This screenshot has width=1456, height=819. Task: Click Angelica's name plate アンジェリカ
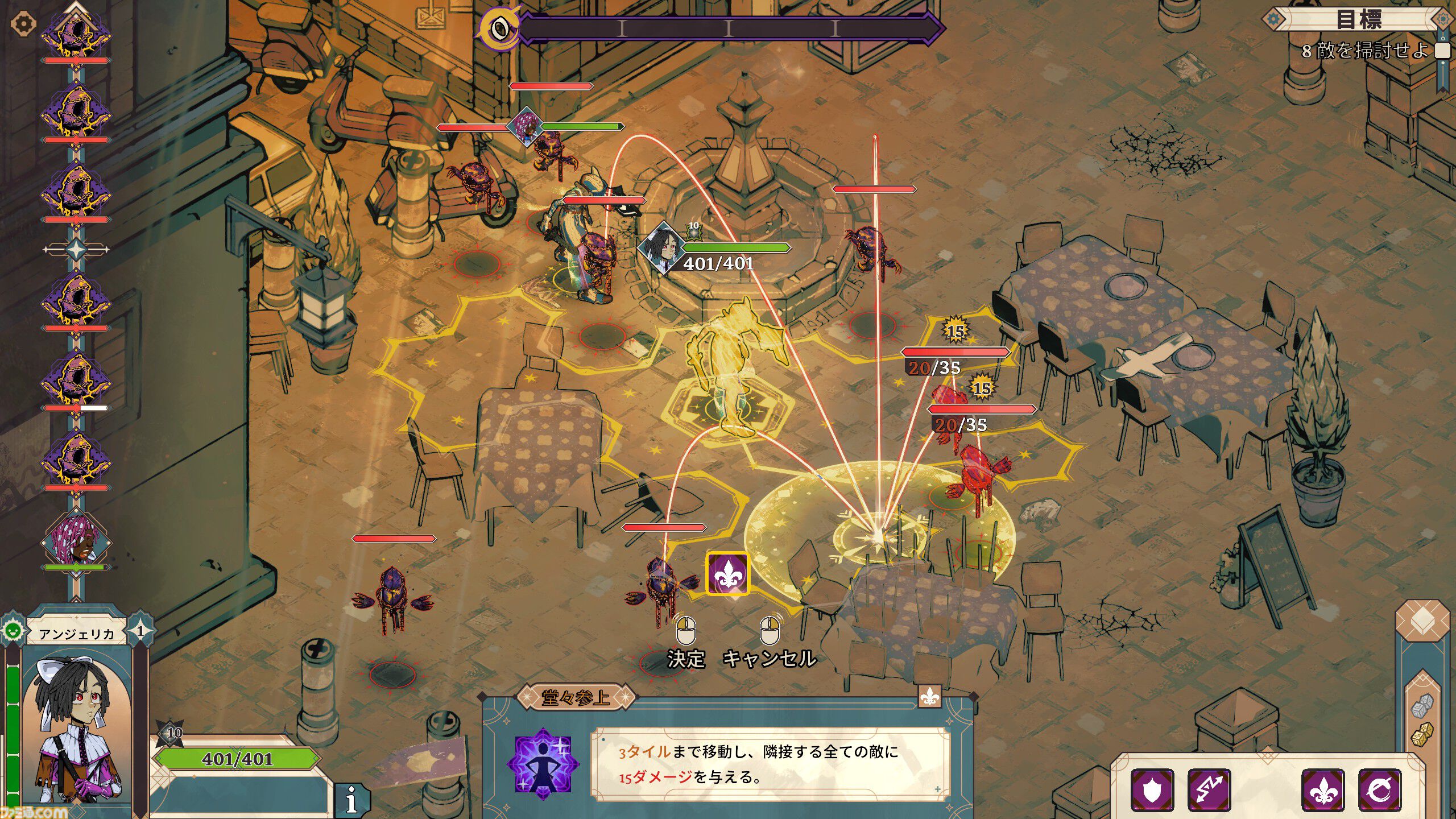77,633
